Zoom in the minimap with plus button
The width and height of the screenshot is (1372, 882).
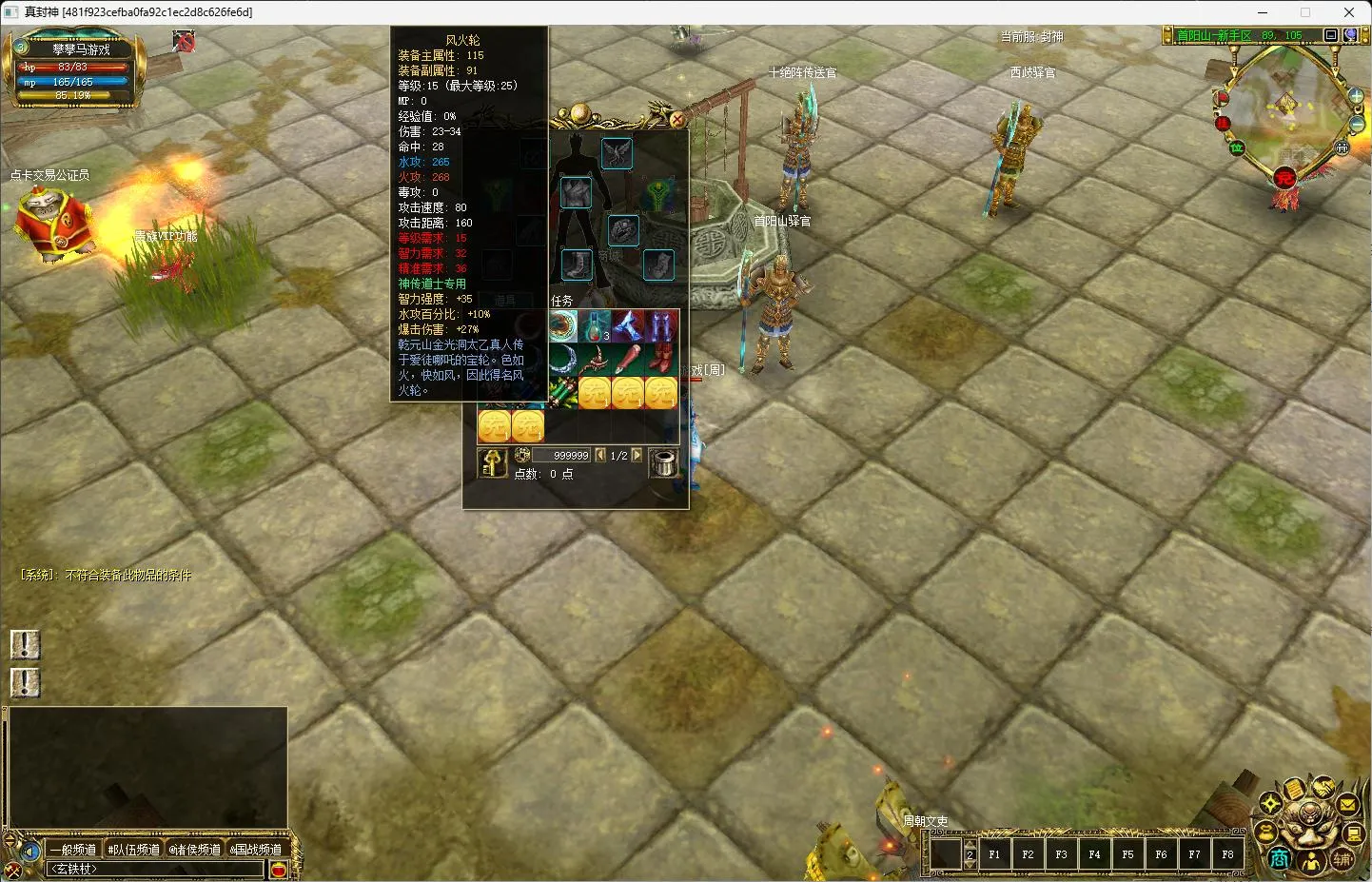[1356, 96]
